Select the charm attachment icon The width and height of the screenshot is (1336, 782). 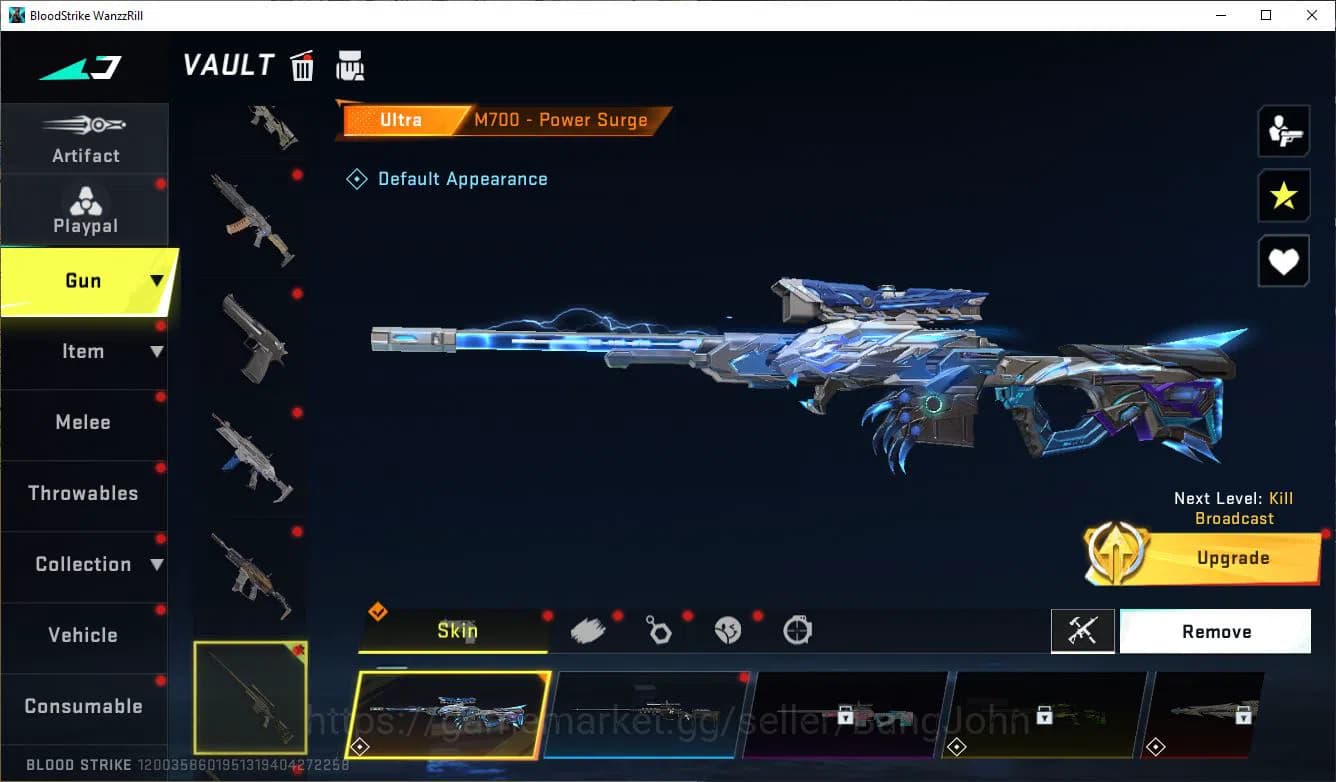tap(659, 630)
